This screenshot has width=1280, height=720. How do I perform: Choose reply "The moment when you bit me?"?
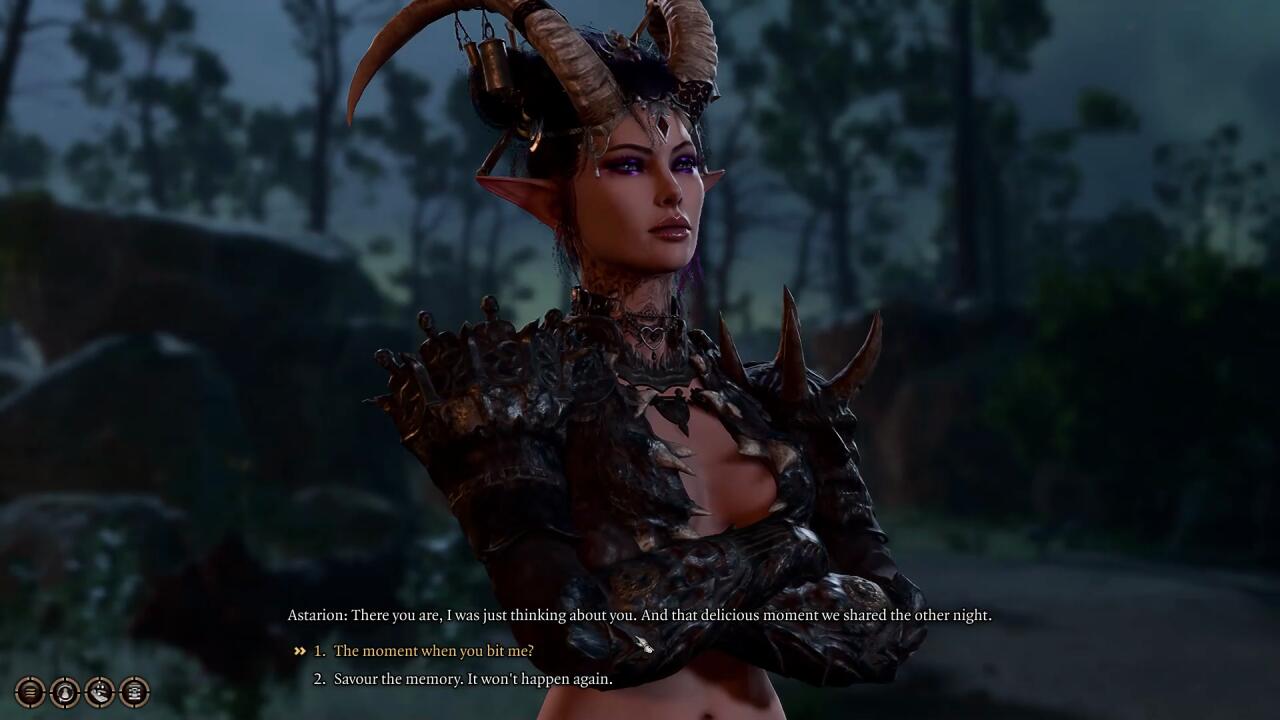(433, 651)
